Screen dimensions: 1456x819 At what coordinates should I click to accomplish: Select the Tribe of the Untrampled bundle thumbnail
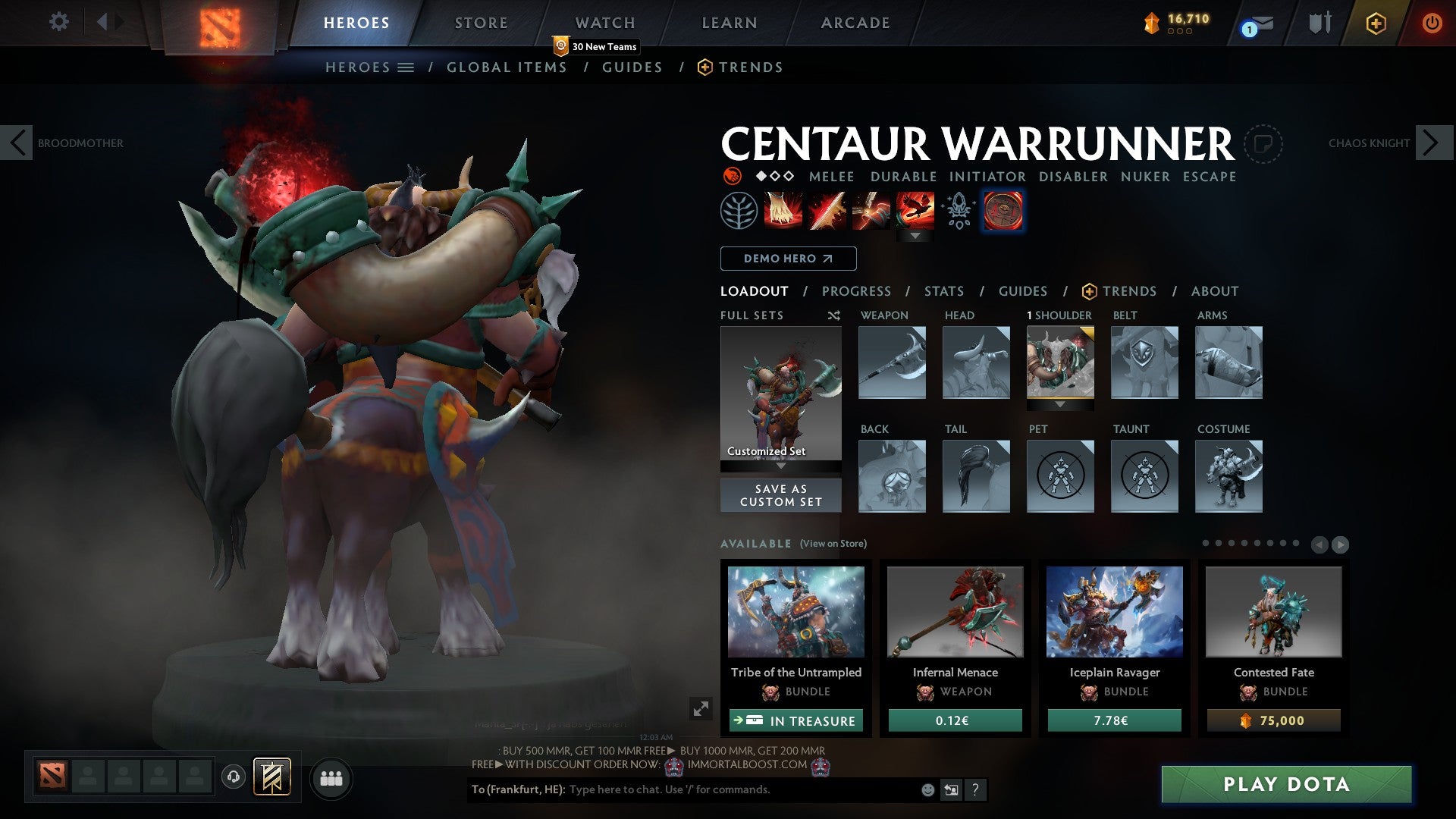[x=795, y=612]
